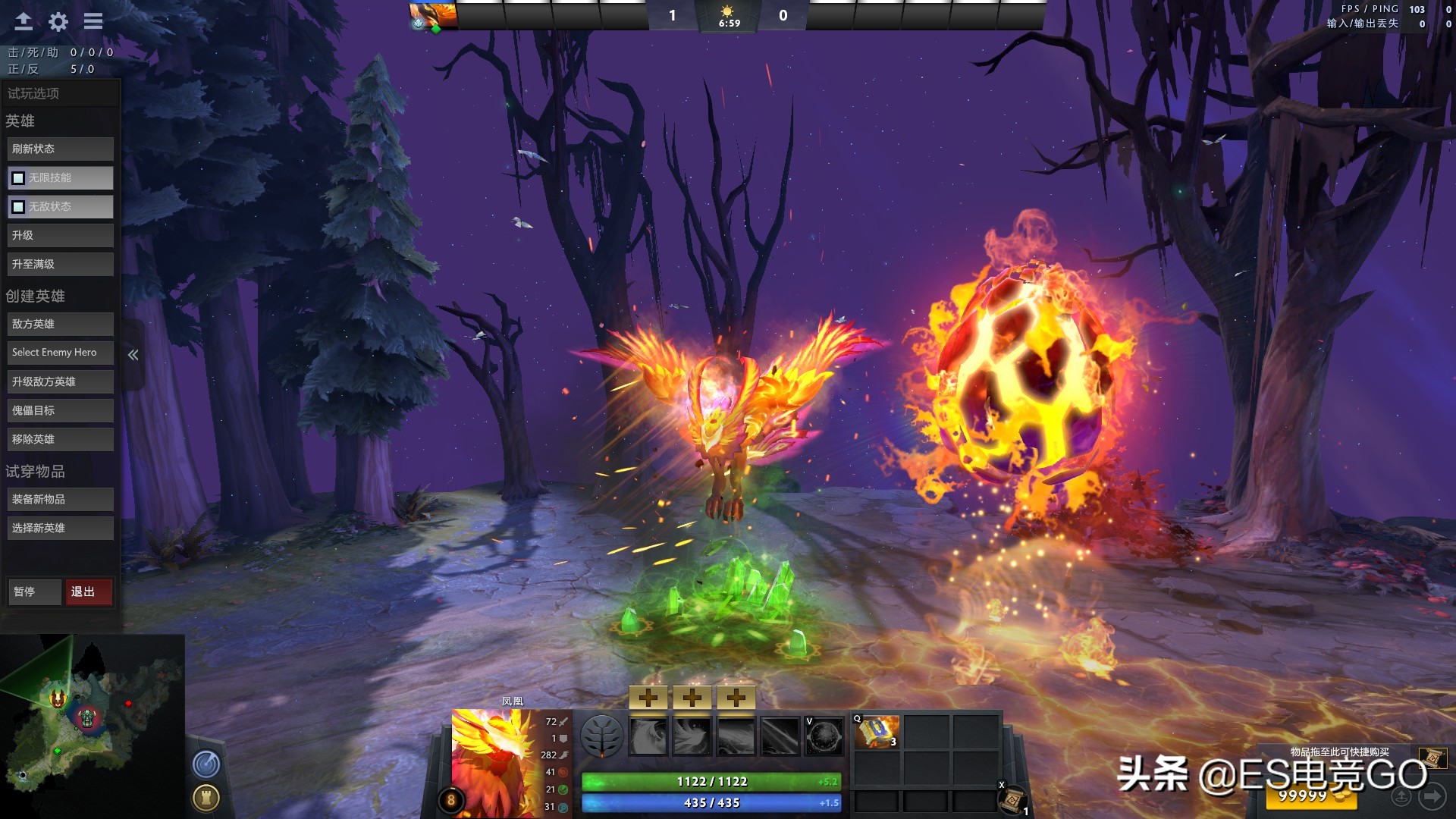This screenshot has height=819, width=1456.
Task: Open the settings gear icon at top left
Action: coord(57,21)
